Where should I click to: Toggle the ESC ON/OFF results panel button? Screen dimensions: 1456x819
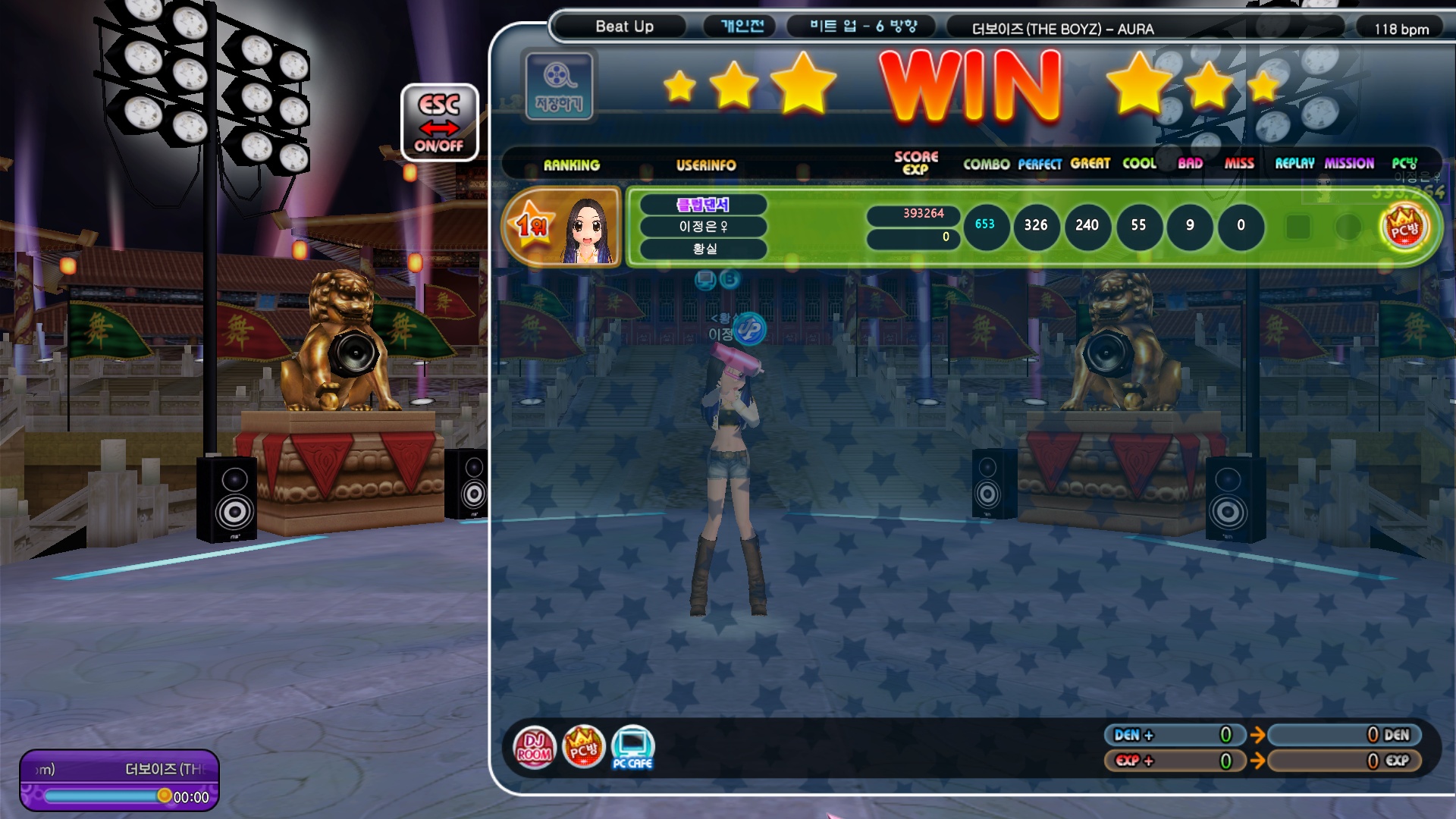439,122
